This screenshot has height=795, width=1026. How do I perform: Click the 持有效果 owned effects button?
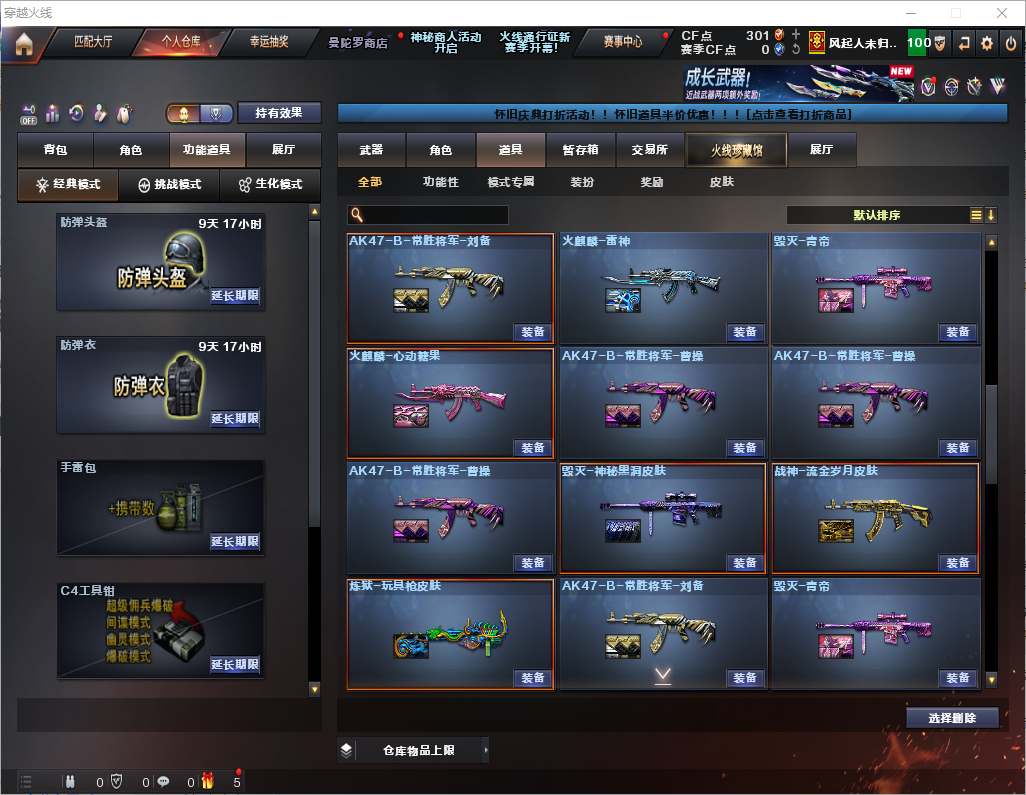pyautogui.click(x=278, y=113)
